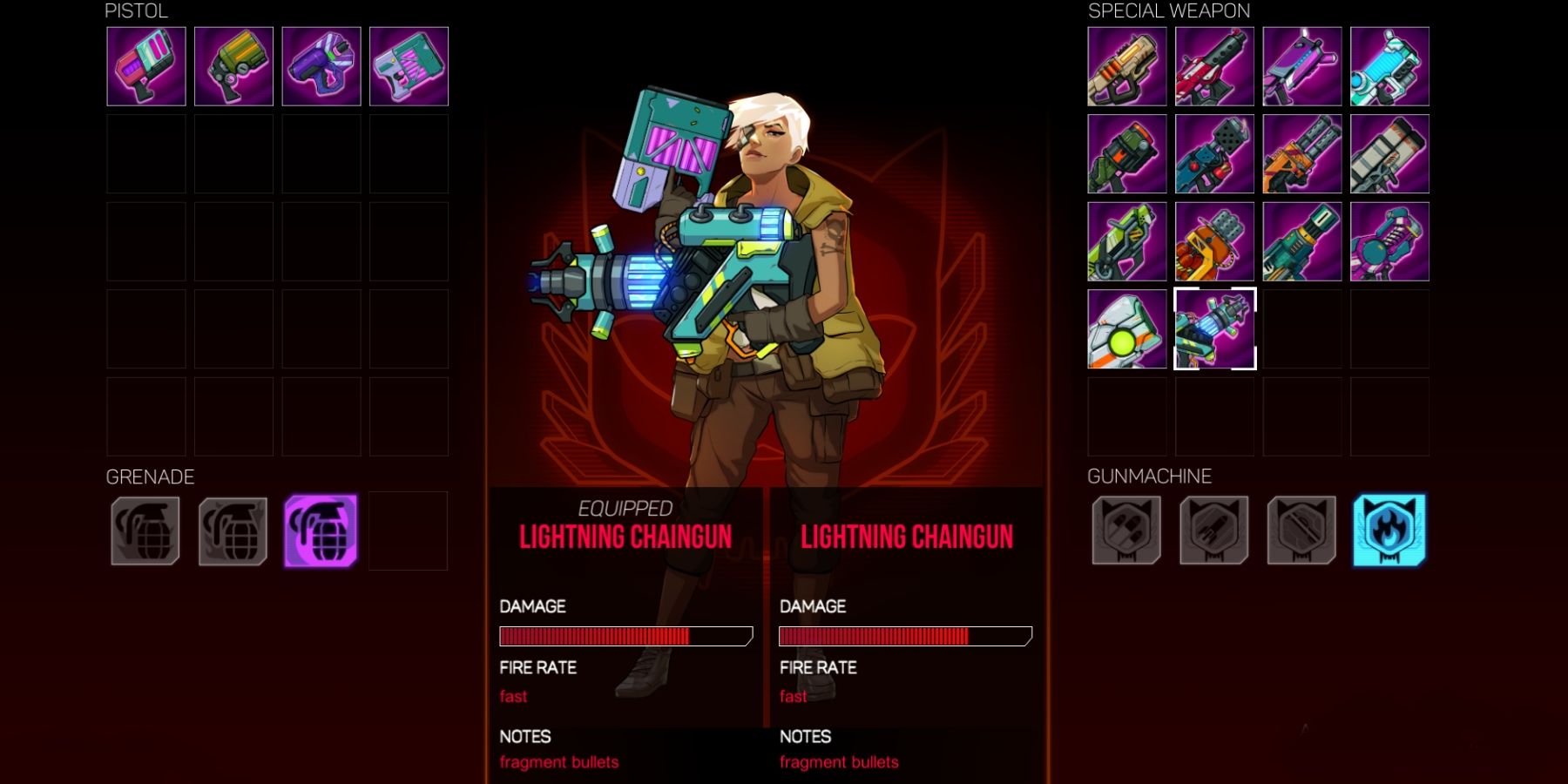Viewport: 1568px width, 784px height.
Task: Select the first gray grenade option
Action: (145, 531)
